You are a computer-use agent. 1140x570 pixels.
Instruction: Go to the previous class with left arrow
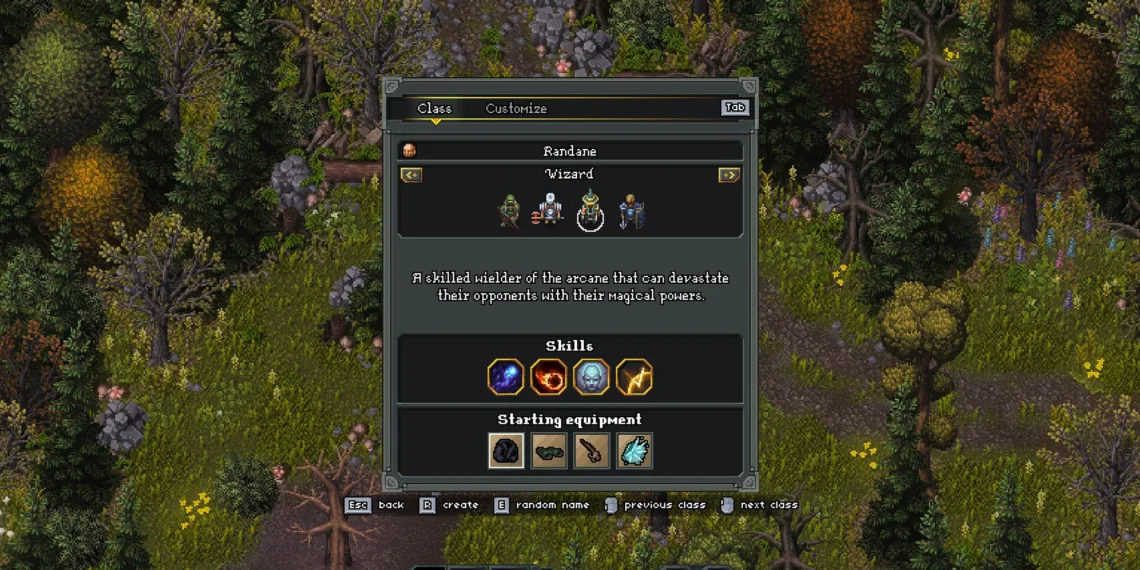click(411, 175)
